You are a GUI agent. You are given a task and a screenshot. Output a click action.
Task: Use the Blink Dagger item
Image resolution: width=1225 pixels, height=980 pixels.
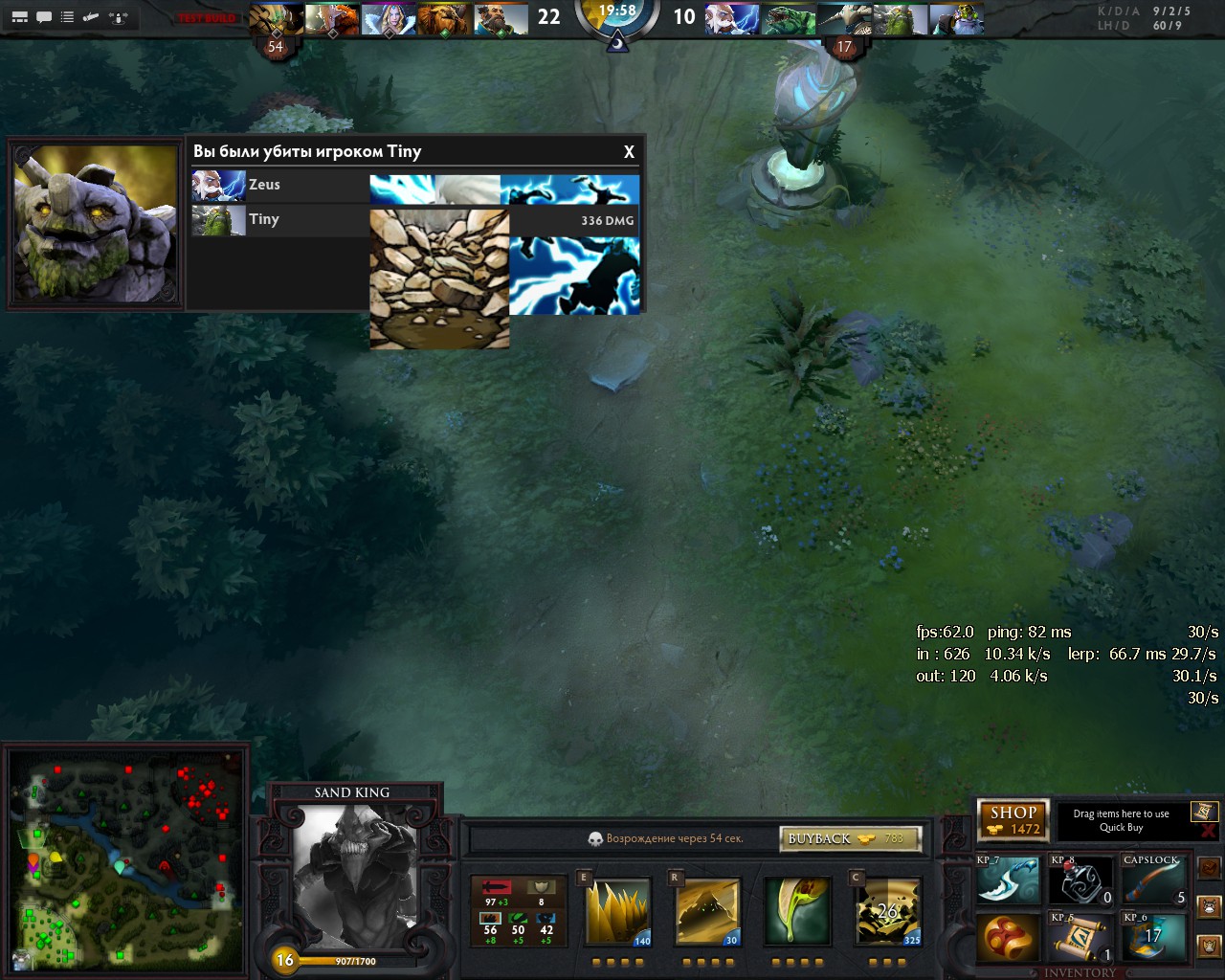coord(1008,880)
